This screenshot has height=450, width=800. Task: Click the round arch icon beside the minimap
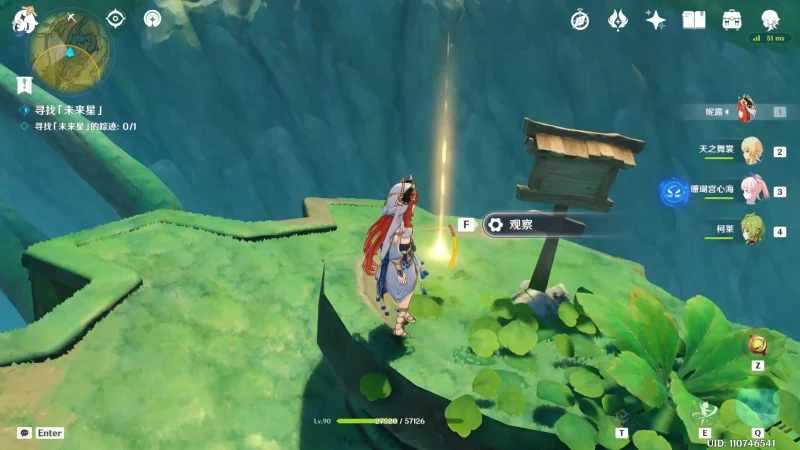pos(152,18)
